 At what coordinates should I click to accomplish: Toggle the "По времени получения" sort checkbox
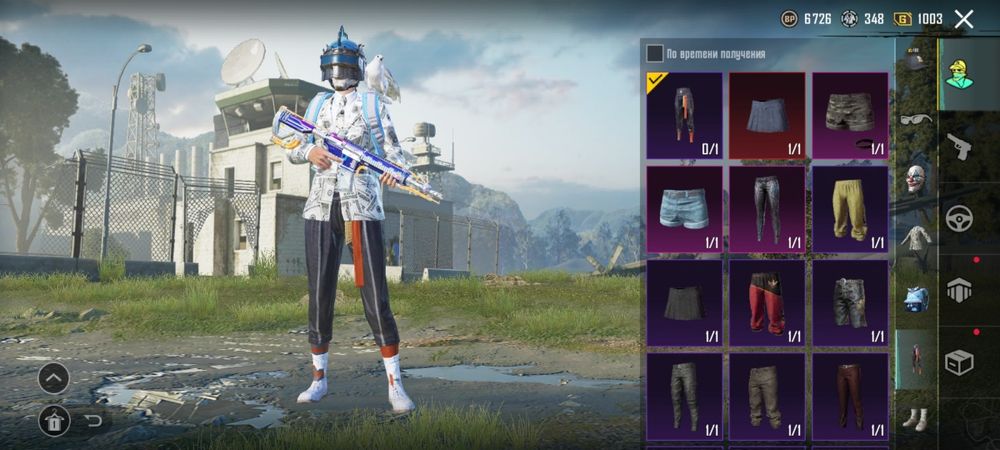655,53
